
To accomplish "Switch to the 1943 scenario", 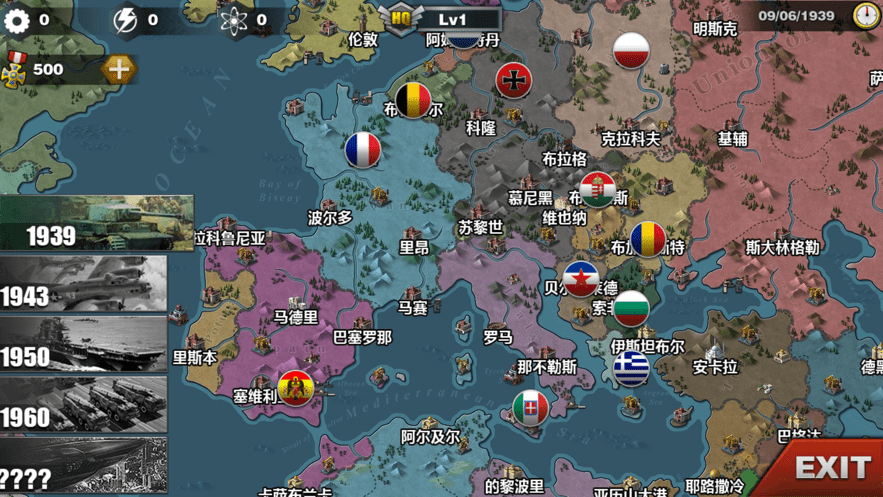I will coord(83,283).
